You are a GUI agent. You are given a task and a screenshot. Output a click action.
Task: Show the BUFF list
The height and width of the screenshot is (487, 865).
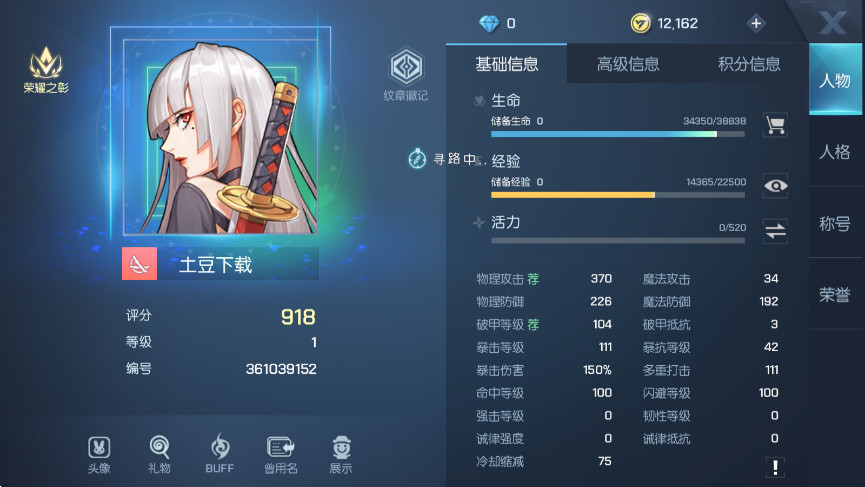(x=219, y=453)
